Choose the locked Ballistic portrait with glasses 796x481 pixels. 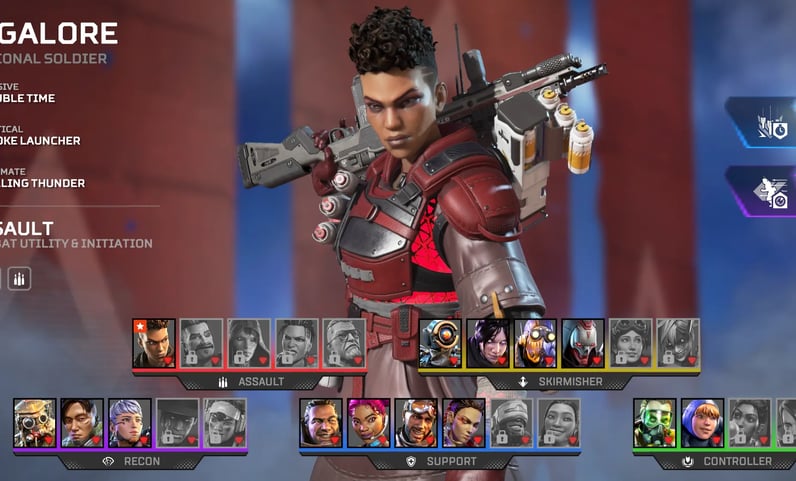344,343
